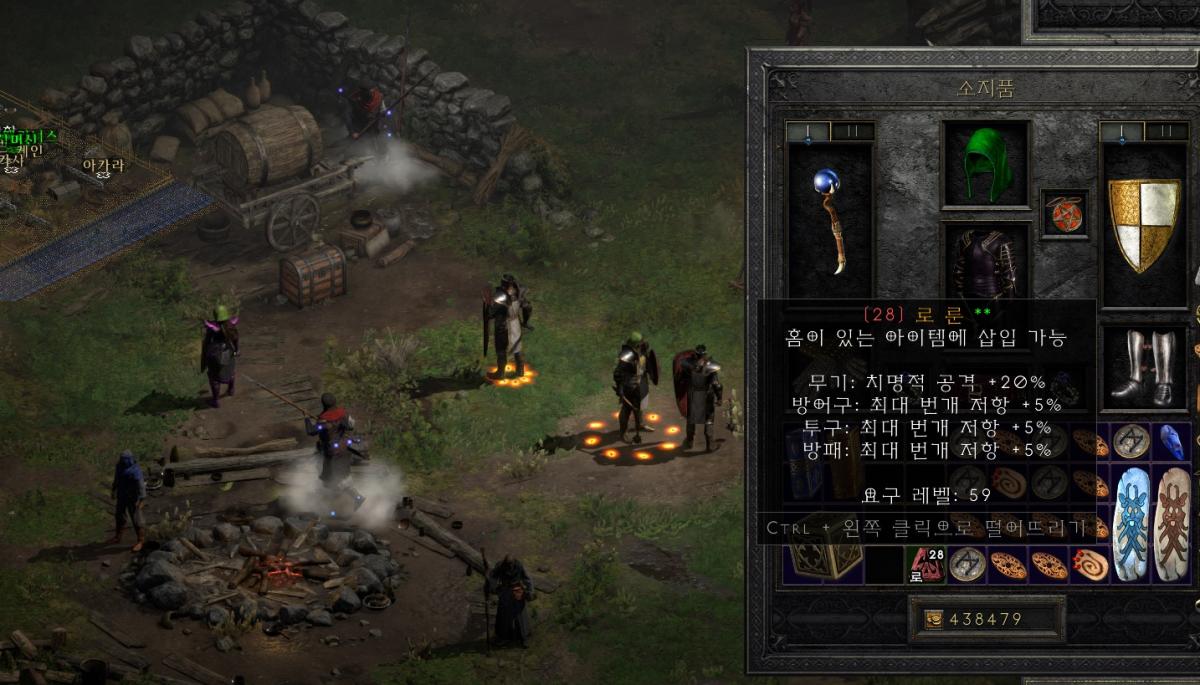The height and width of the screenshot is (685, 1200).
Task: Select the gold and white shield
Action: point(1144,224)
